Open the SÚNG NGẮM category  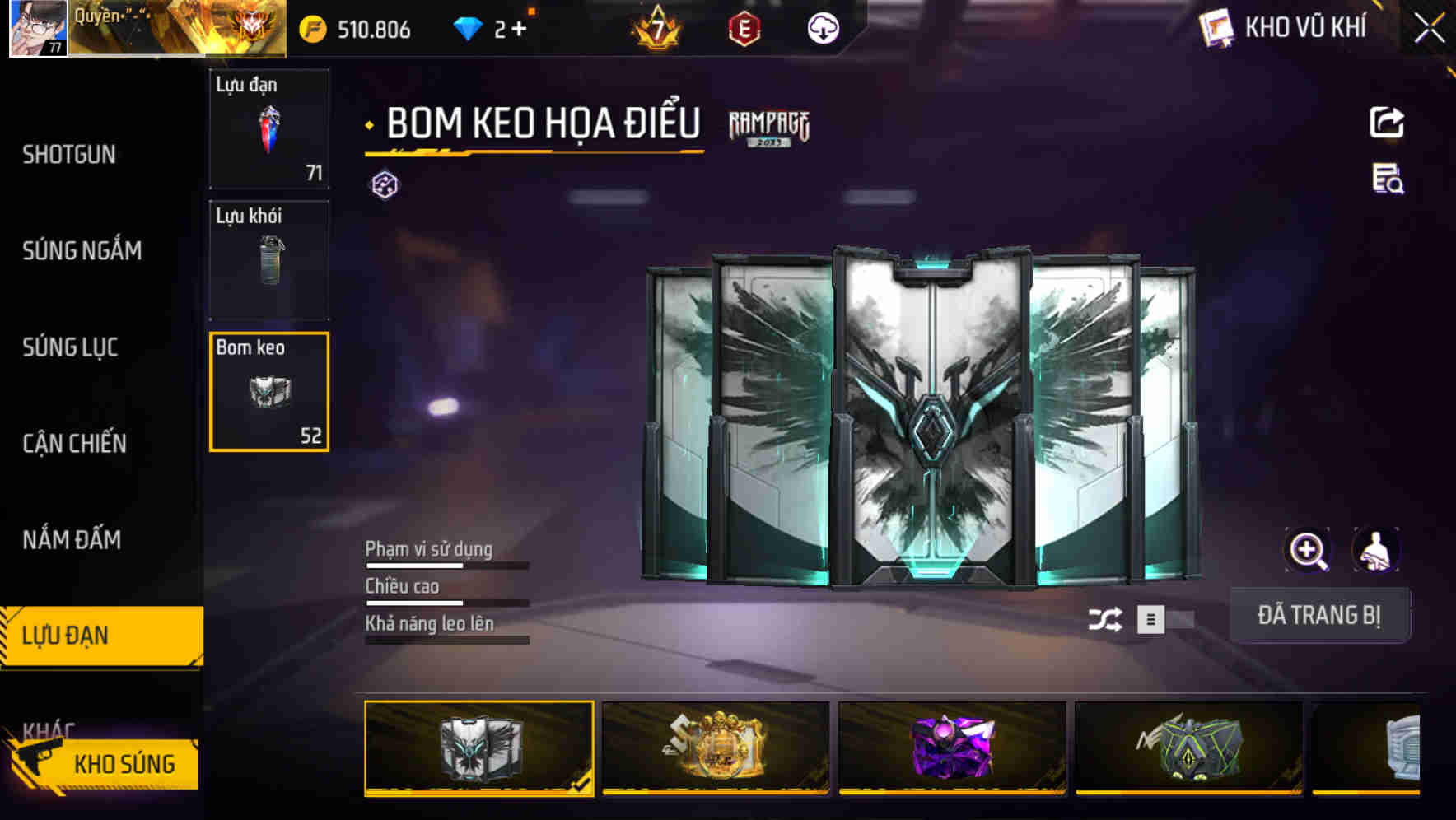tap(82, 251)
